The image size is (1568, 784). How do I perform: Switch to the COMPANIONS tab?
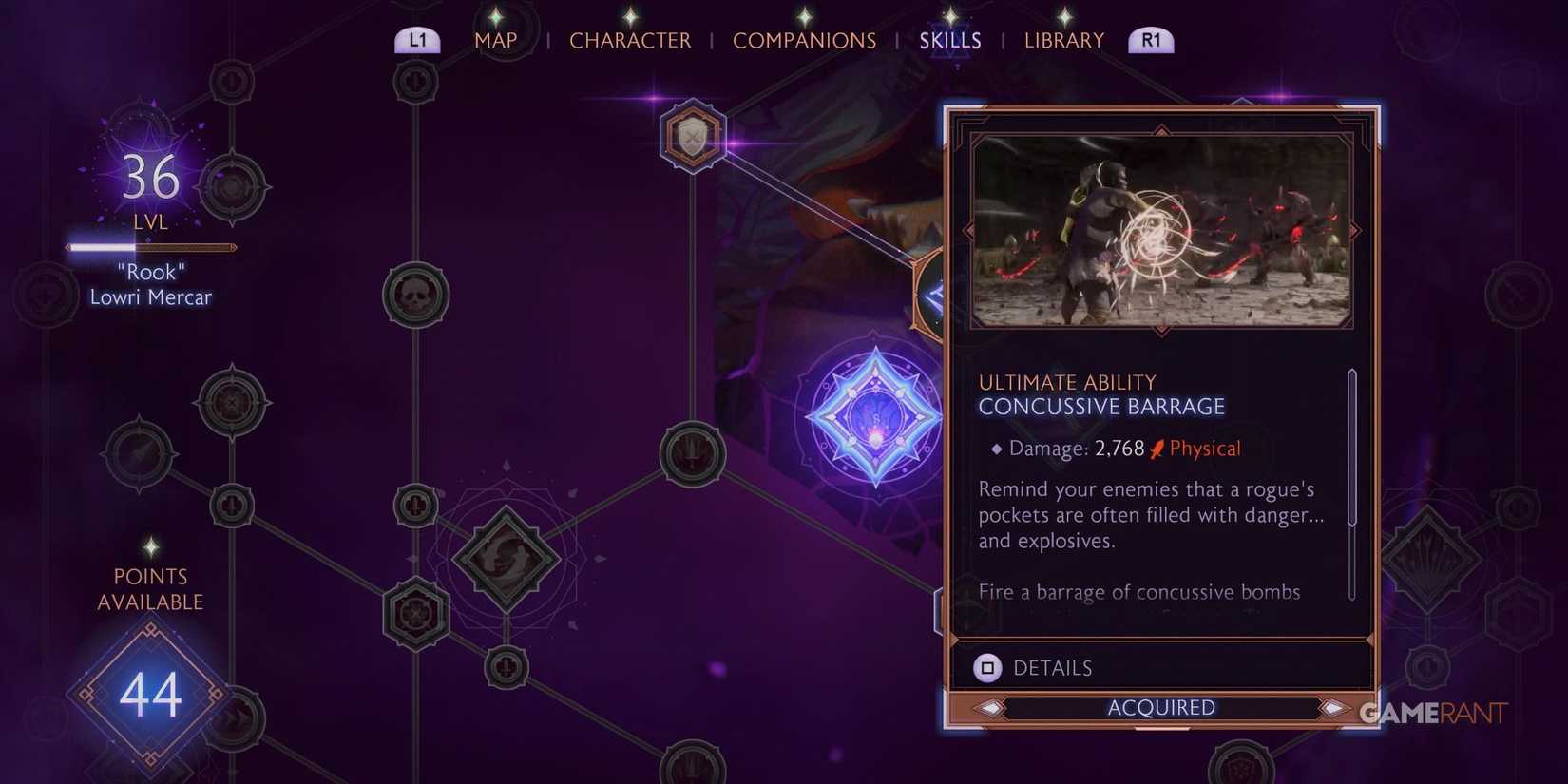coord(804,40)
